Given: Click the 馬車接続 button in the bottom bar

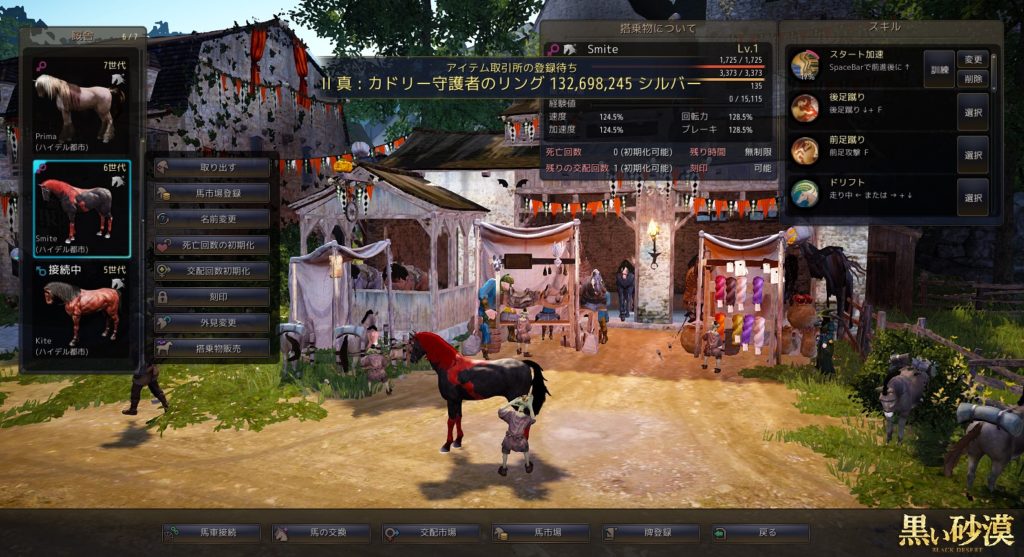Looking at the screenshot, I should [211, 533].
